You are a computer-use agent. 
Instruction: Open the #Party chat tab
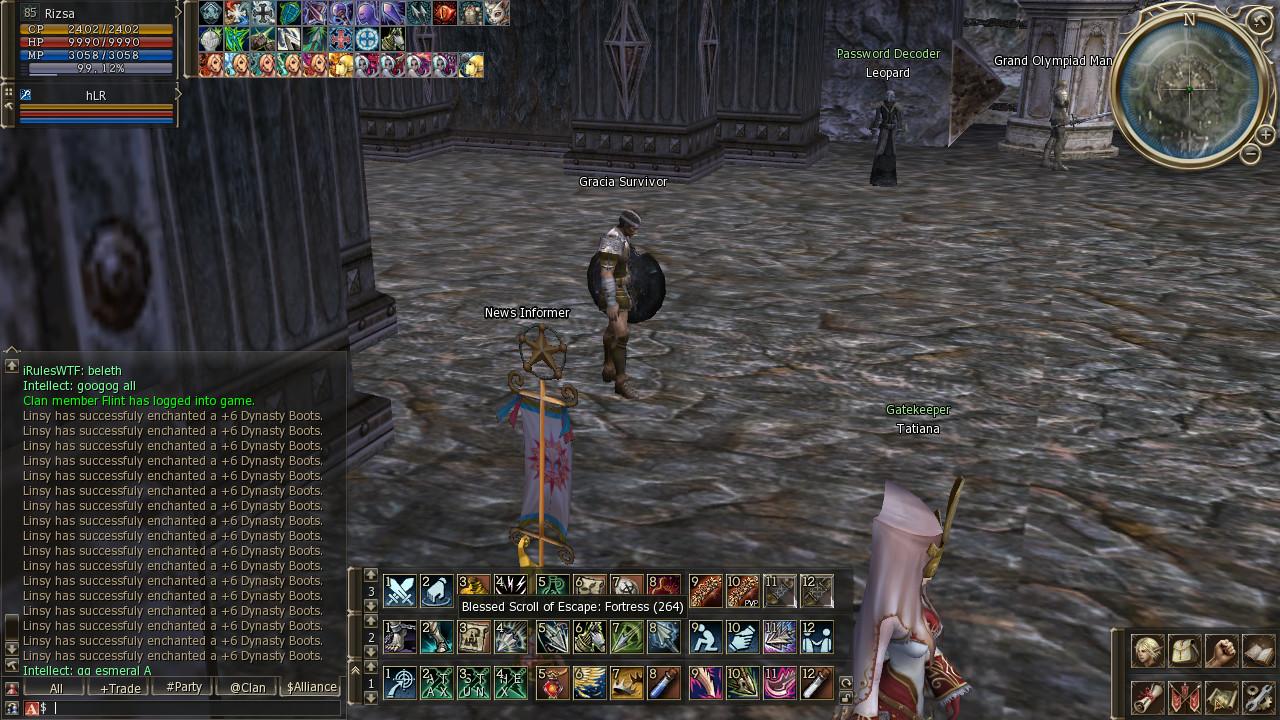pyautogui.click(x=183, y=688)
